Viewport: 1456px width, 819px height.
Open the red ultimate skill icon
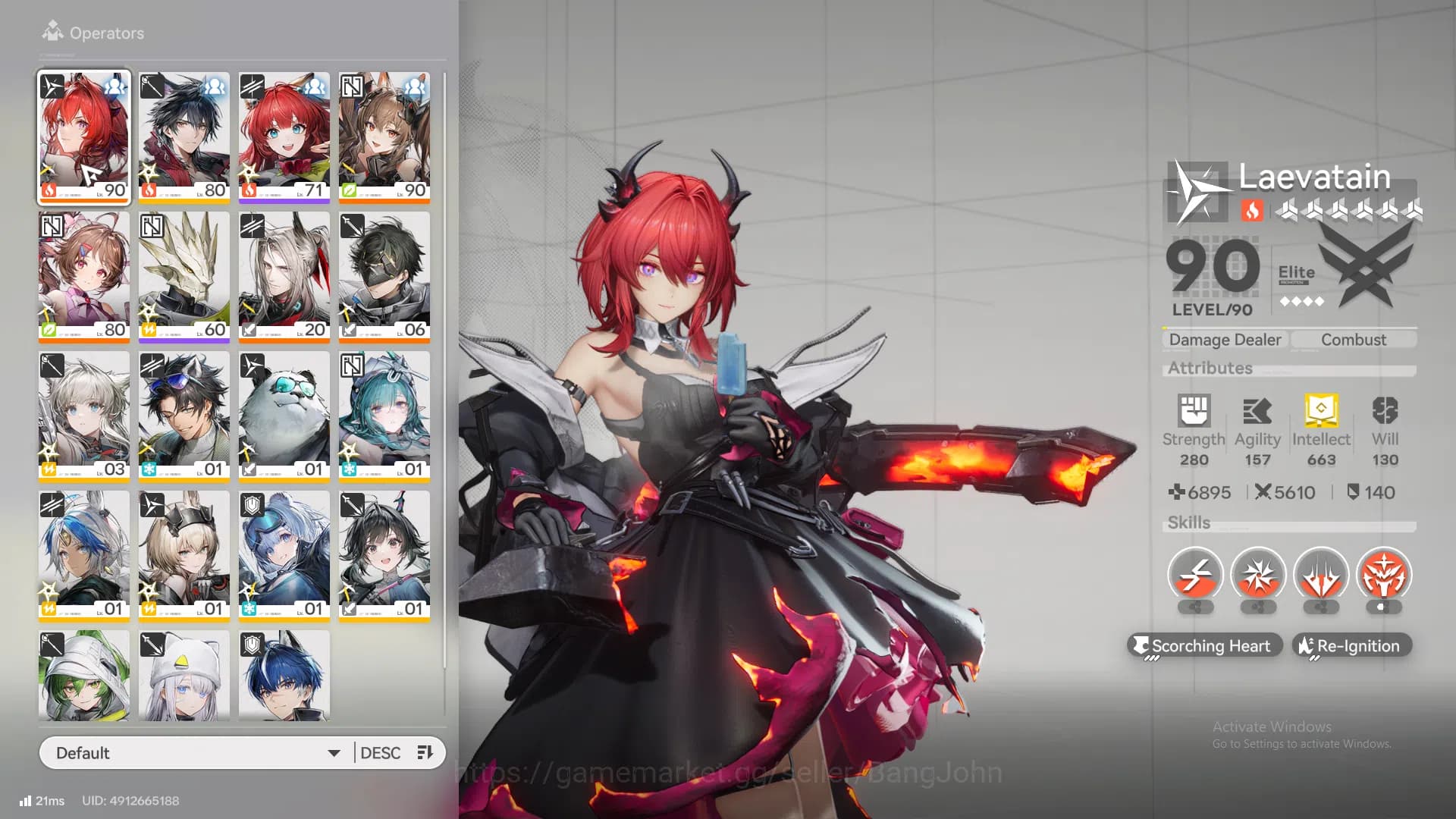click(x=1383, y=574)
